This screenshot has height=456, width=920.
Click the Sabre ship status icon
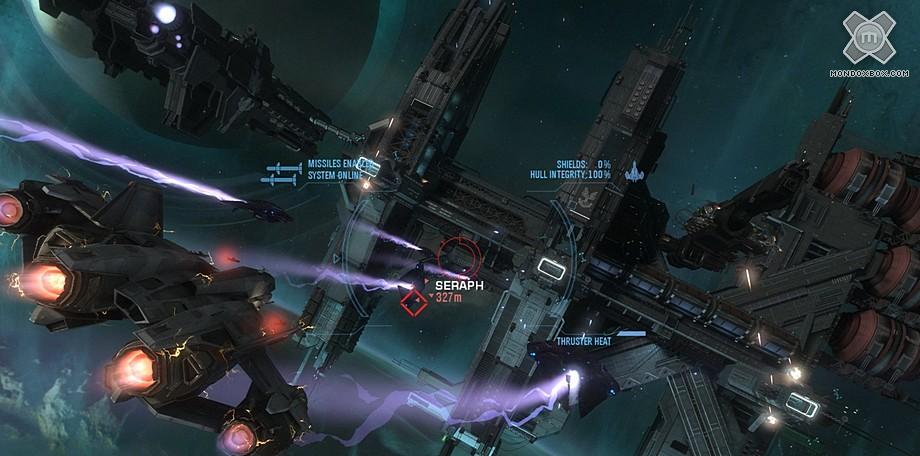point(632,172)
